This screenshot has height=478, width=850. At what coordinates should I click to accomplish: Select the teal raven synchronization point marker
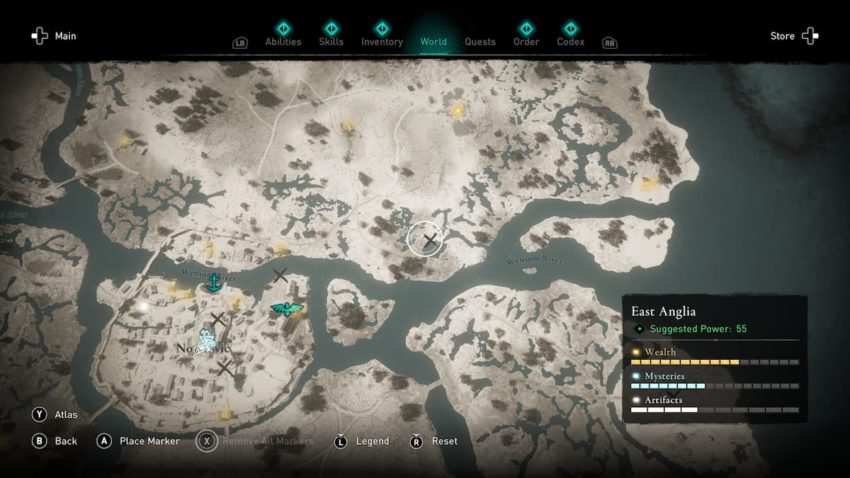(x=287, y=308)
